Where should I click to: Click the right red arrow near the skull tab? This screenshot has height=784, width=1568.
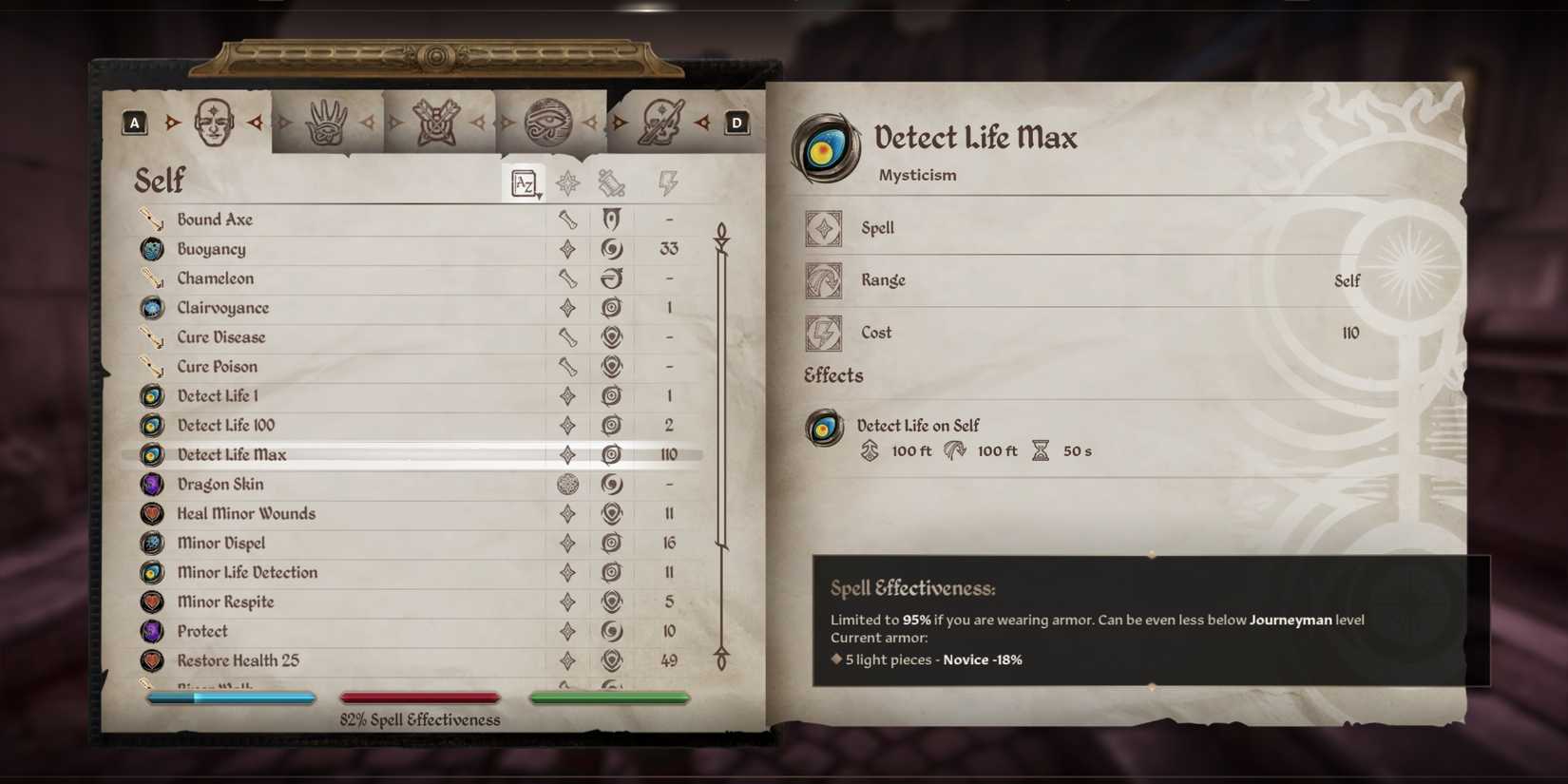703,122
